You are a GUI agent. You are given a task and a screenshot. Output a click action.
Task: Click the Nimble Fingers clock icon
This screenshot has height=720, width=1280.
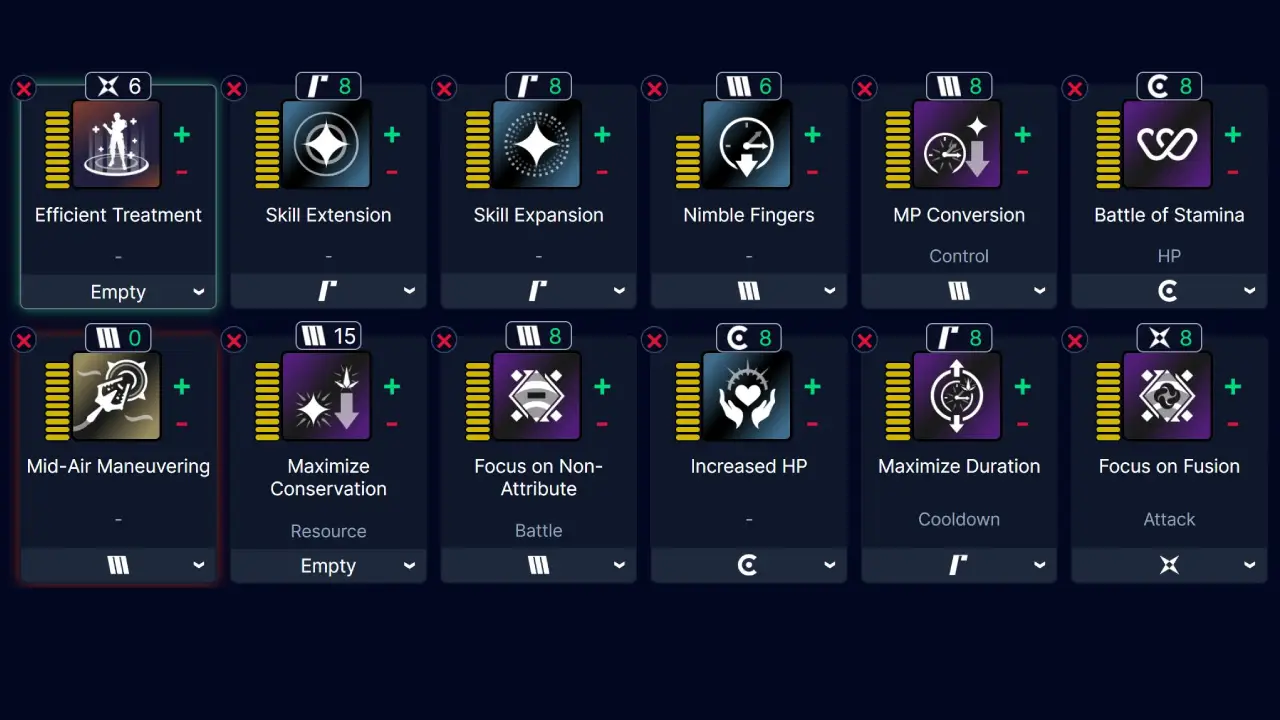point(748,144)
